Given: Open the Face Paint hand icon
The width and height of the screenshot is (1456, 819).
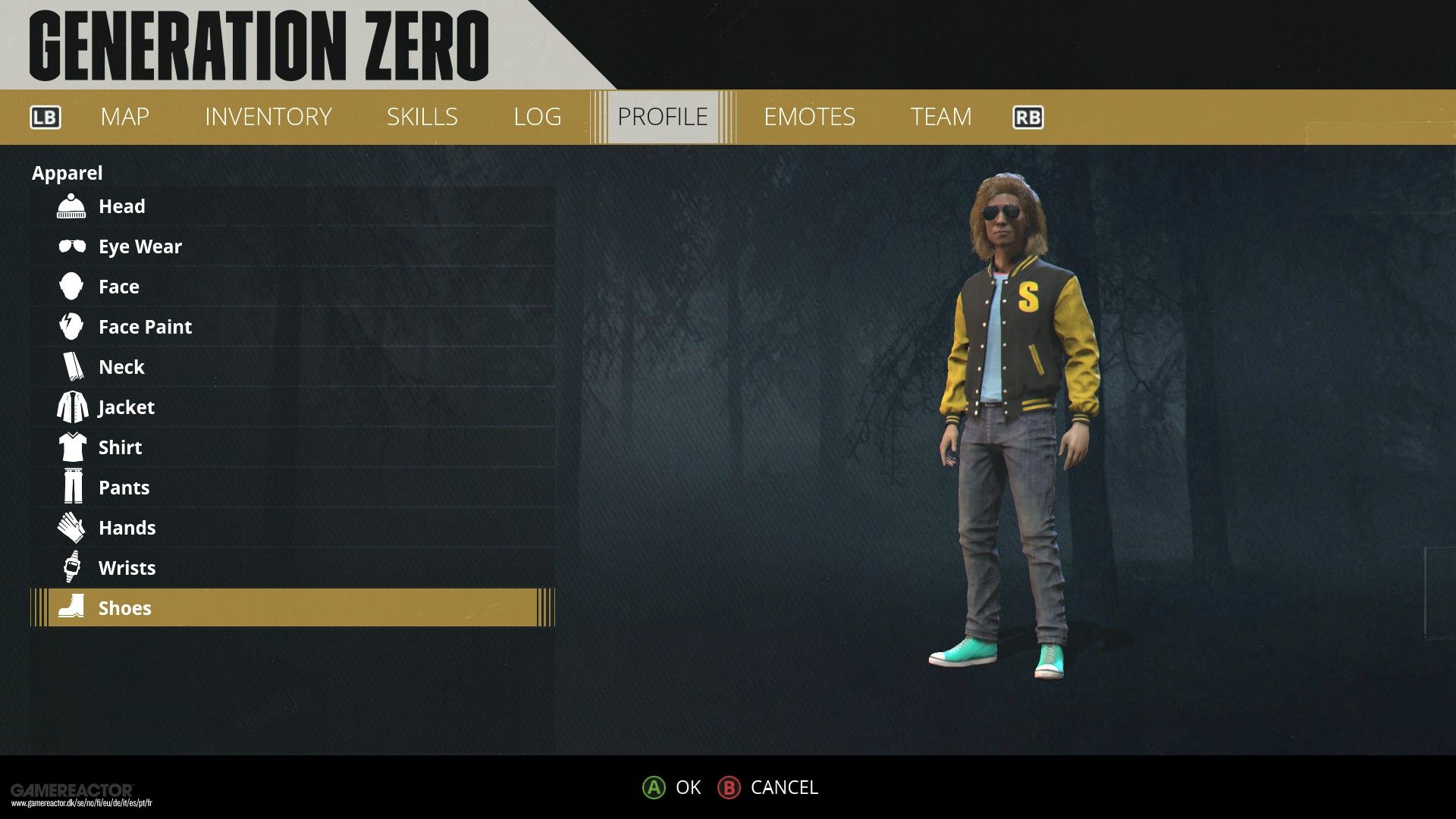Looking at the screenshot, I should pyautogui.click(x=71, y=326).
